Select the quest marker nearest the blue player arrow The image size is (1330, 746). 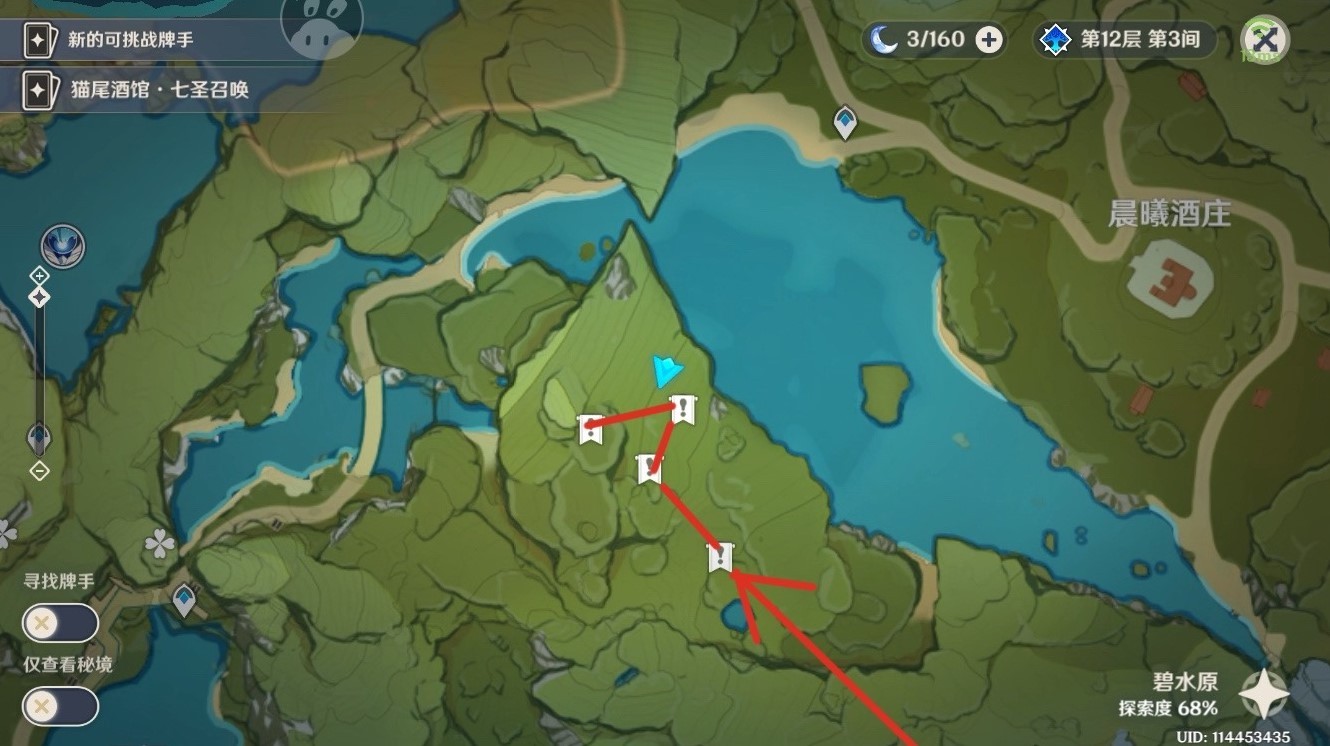point(683,408)
